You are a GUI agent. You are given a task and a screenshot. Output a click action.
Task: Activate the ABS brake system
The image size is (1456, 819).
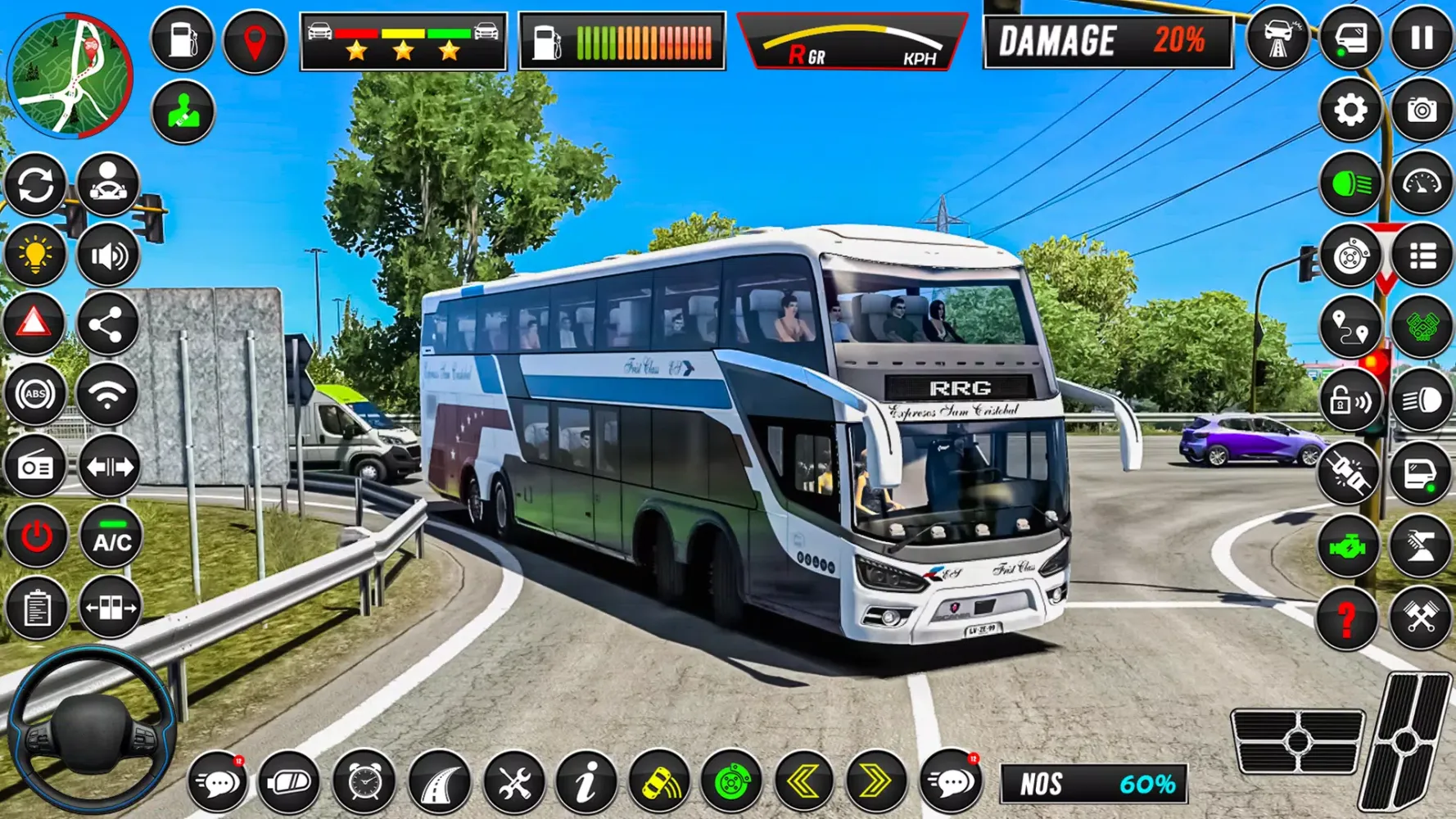pyautogui.click(x=35, y=394)
